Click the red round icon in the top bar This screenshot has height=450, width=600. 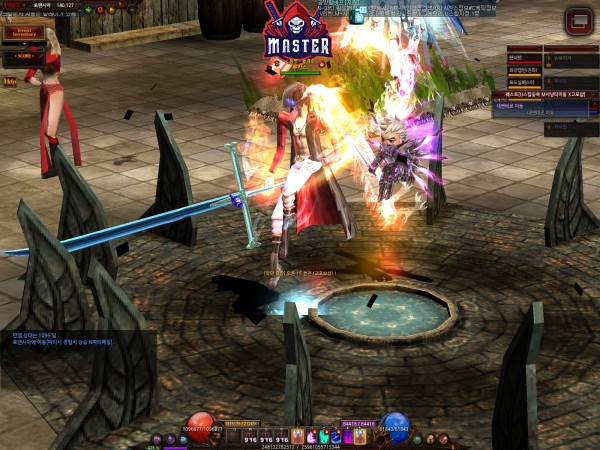click(102, 9)
